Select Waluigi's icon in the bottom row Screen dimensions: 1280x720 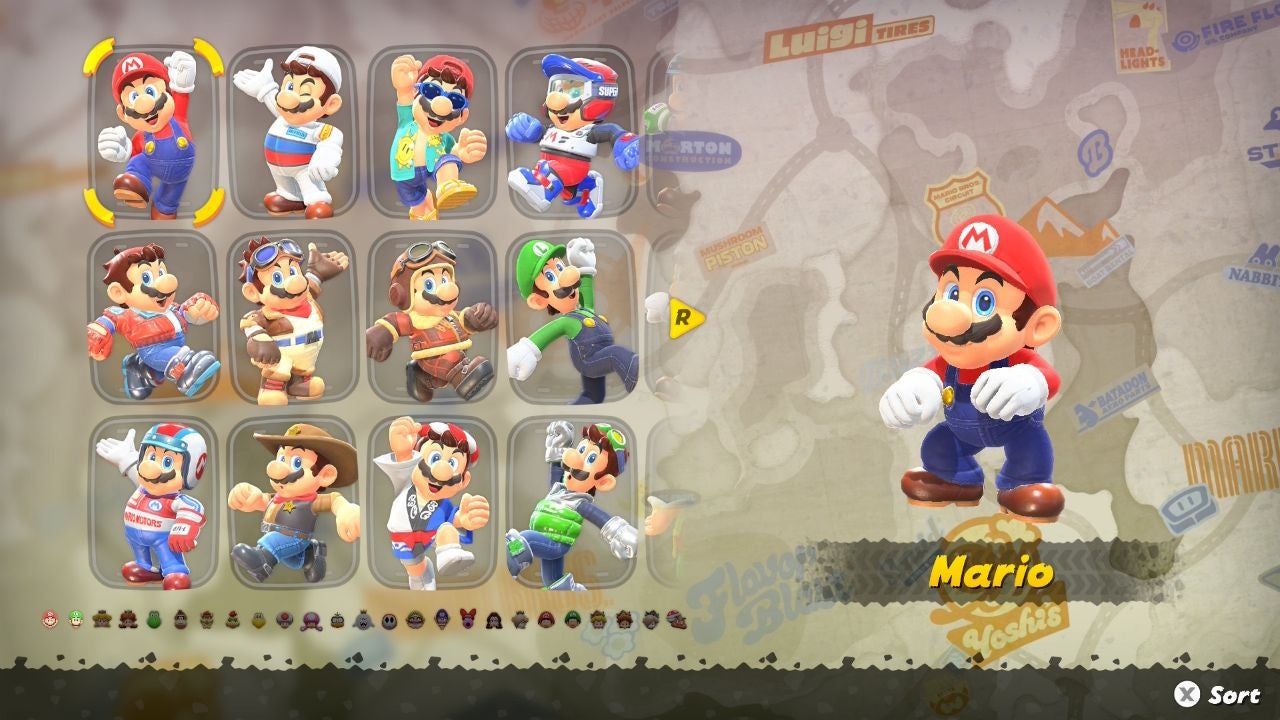tap(441, 620)
